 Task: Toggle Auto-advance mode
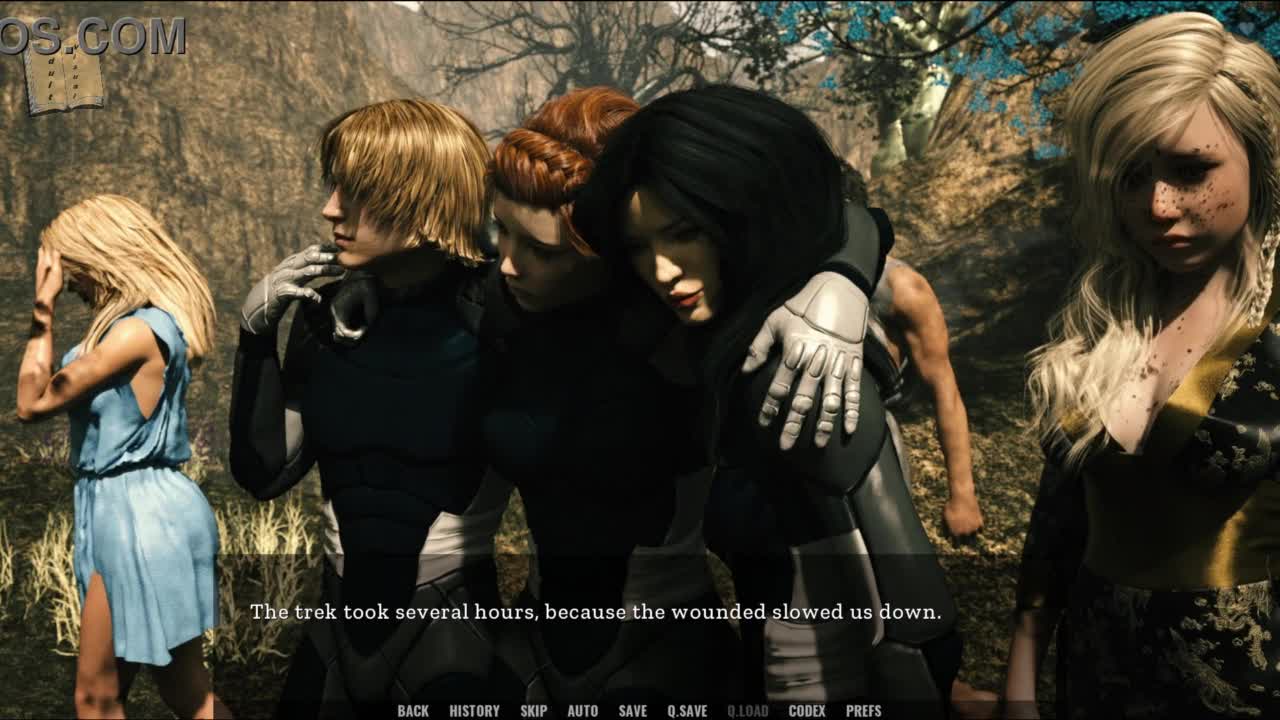tap(582, 711)
